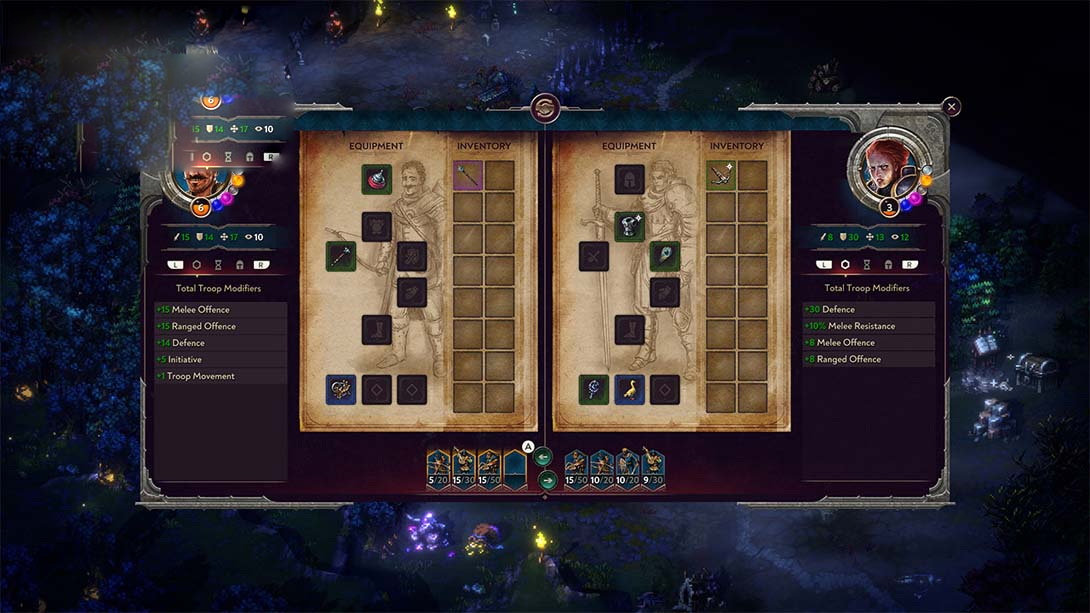Click the left hero's blue horn trinket

341,389
